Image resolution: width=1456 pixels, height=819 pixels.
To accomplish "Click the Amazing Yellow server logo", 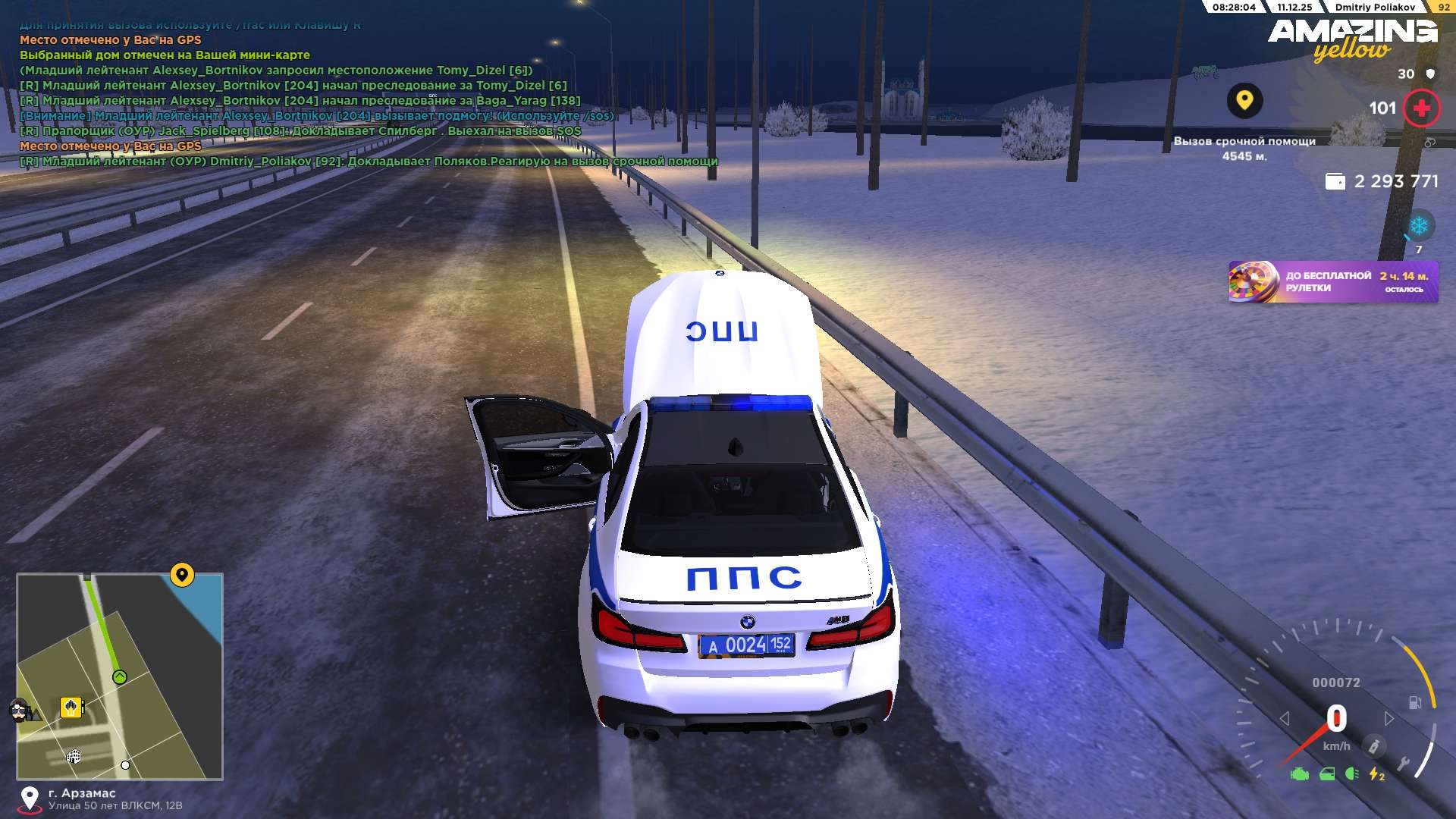I will 1353,38.
